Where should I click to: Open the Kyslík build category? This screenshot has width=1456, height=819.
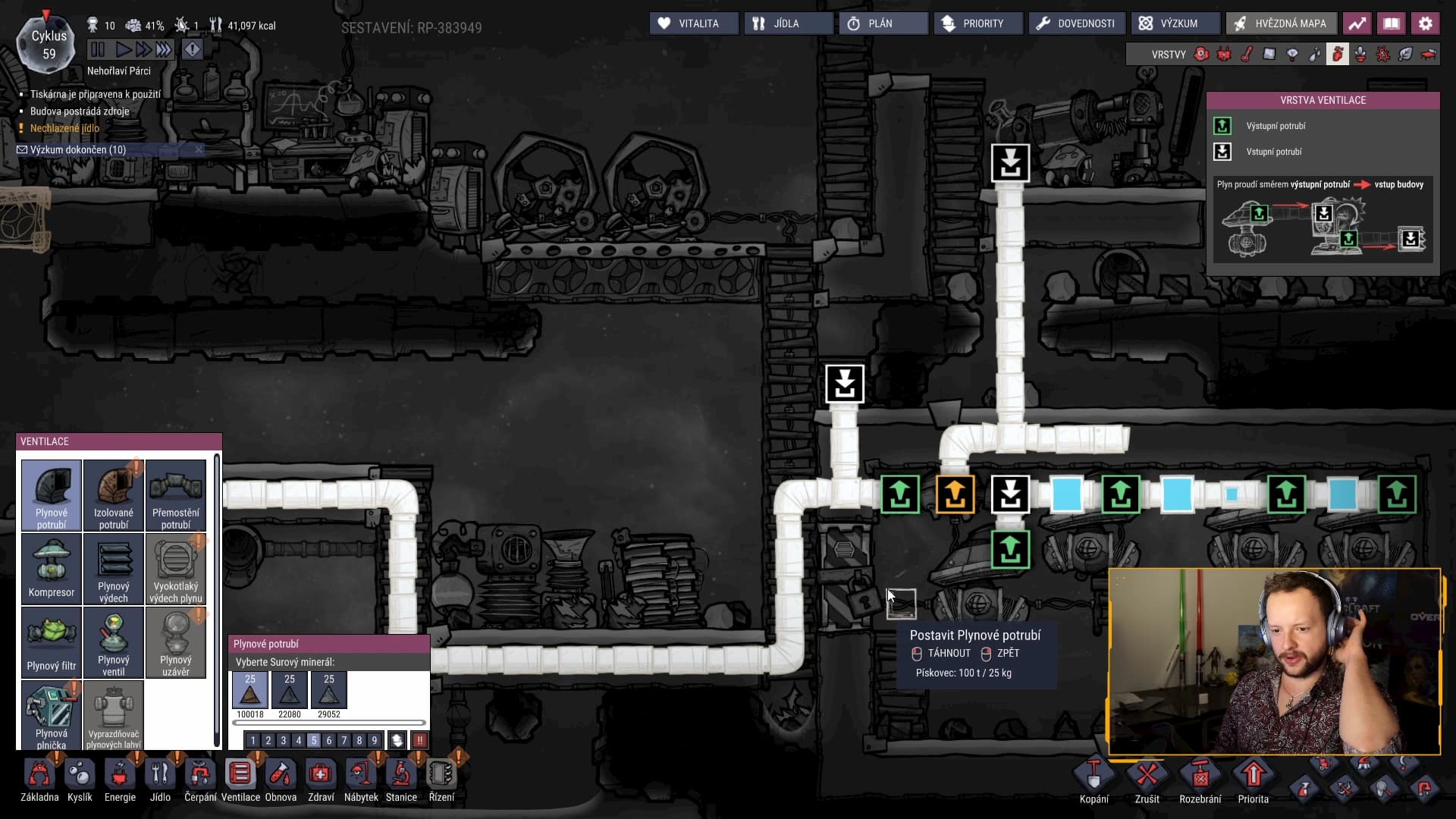coord(80,780)
